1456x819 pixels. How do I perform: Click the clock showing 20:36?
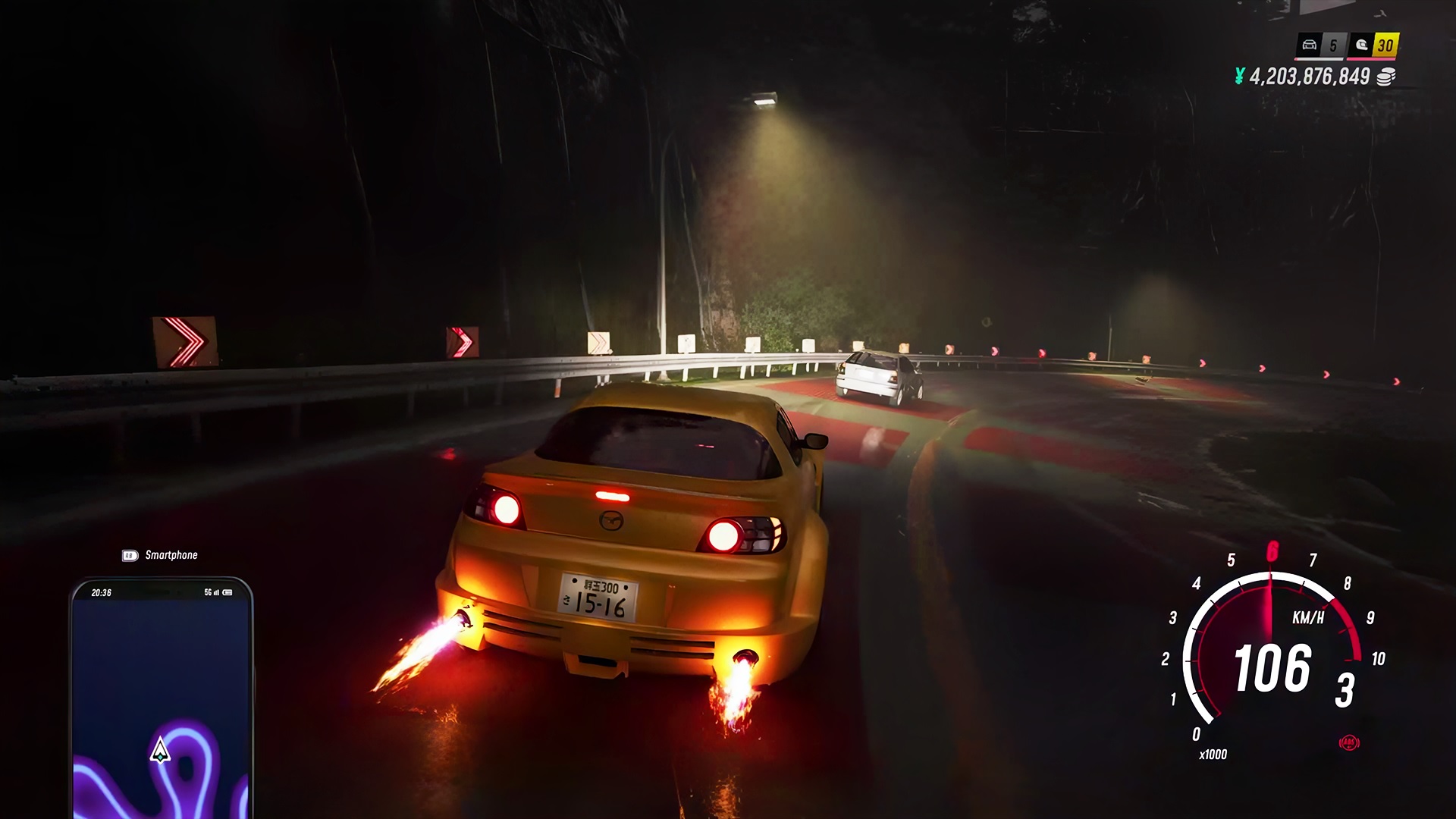(102, 592)
